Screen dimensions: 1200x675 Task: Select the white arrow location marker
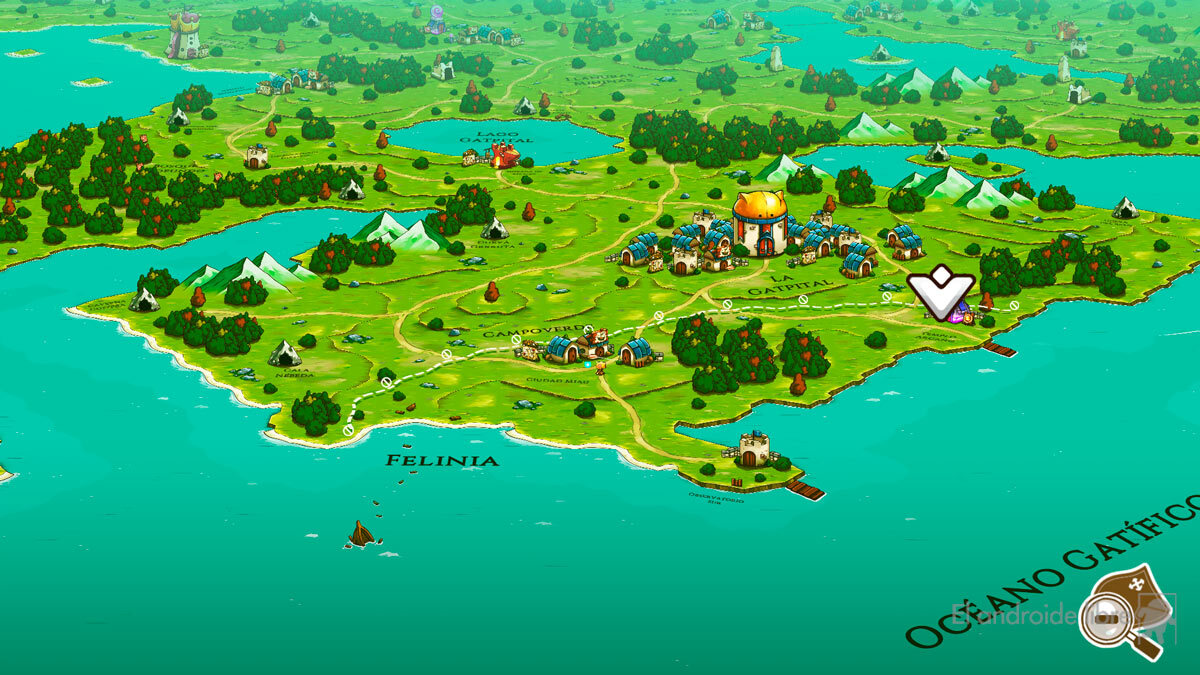click(940, 290)
